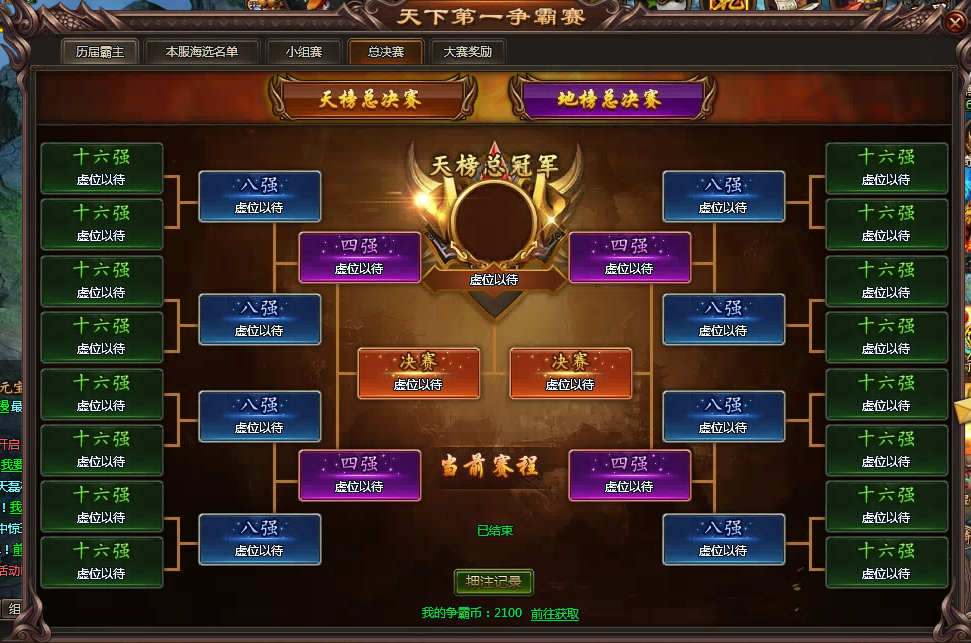This screenshot has width=971, height=643.
Task: Show the 小组赛 tab
Action: pyautogui.click(x=303, y=52)
